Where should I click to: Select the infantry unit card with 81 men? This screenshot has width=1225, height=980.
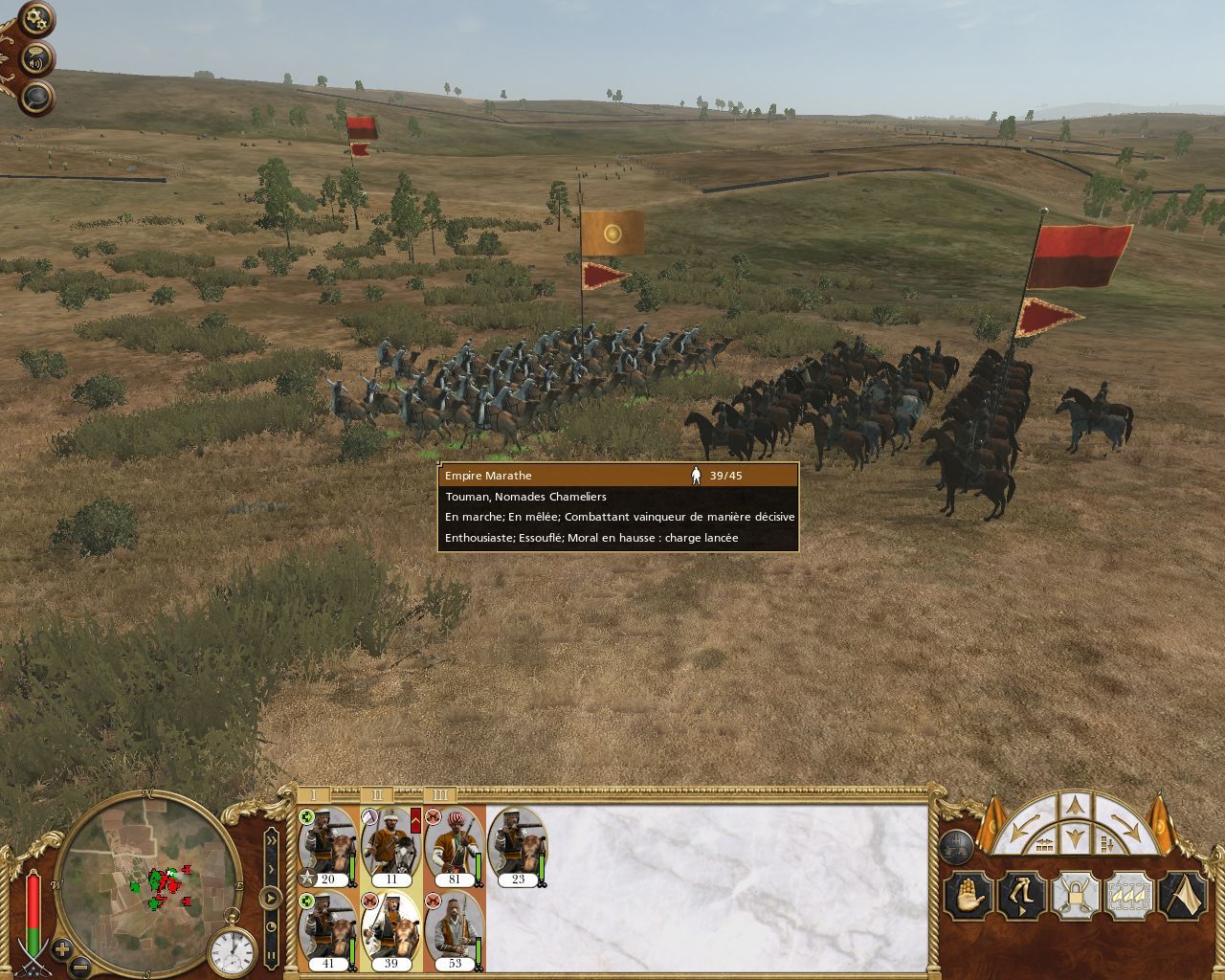(x=454, y=847)
